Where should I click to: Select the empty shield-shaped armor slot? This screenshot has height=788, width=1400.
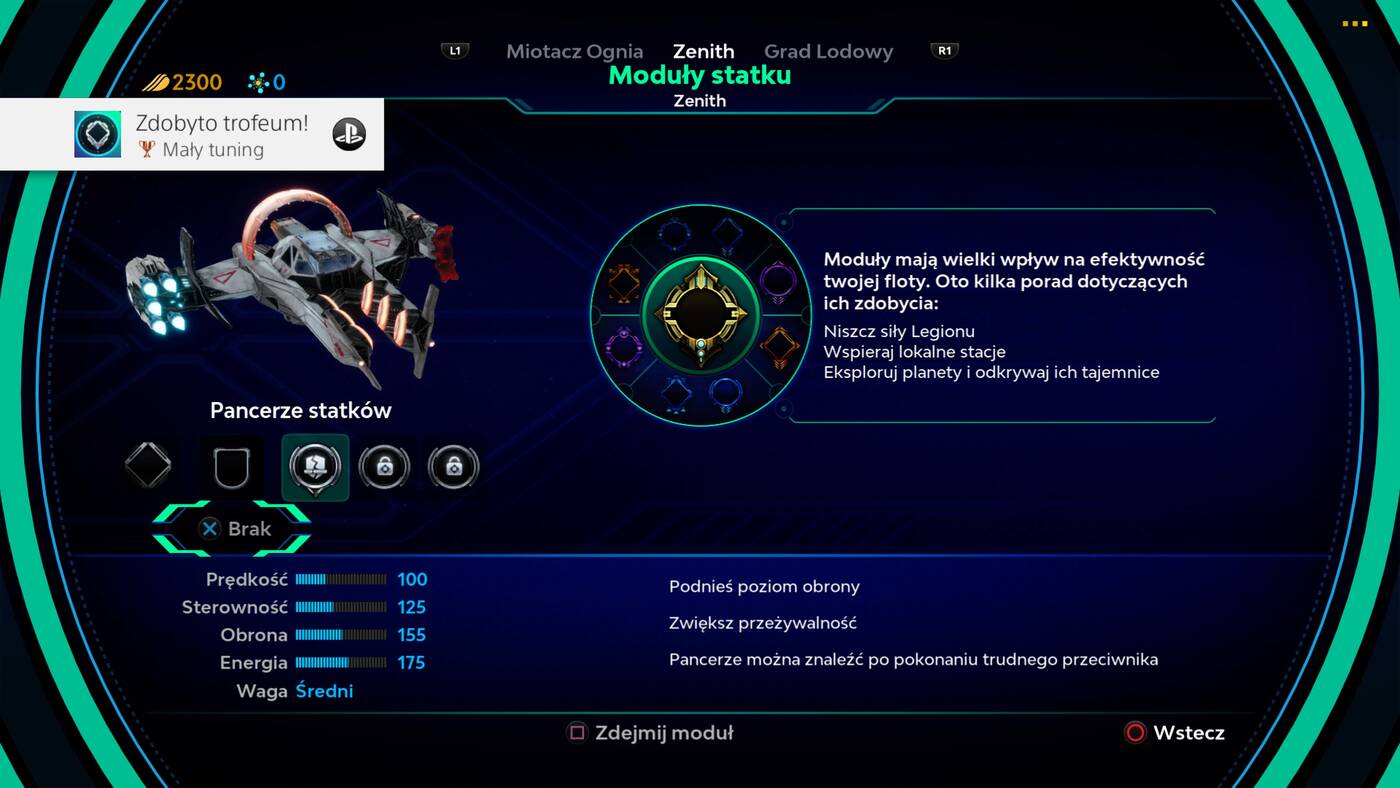[232, 465]
